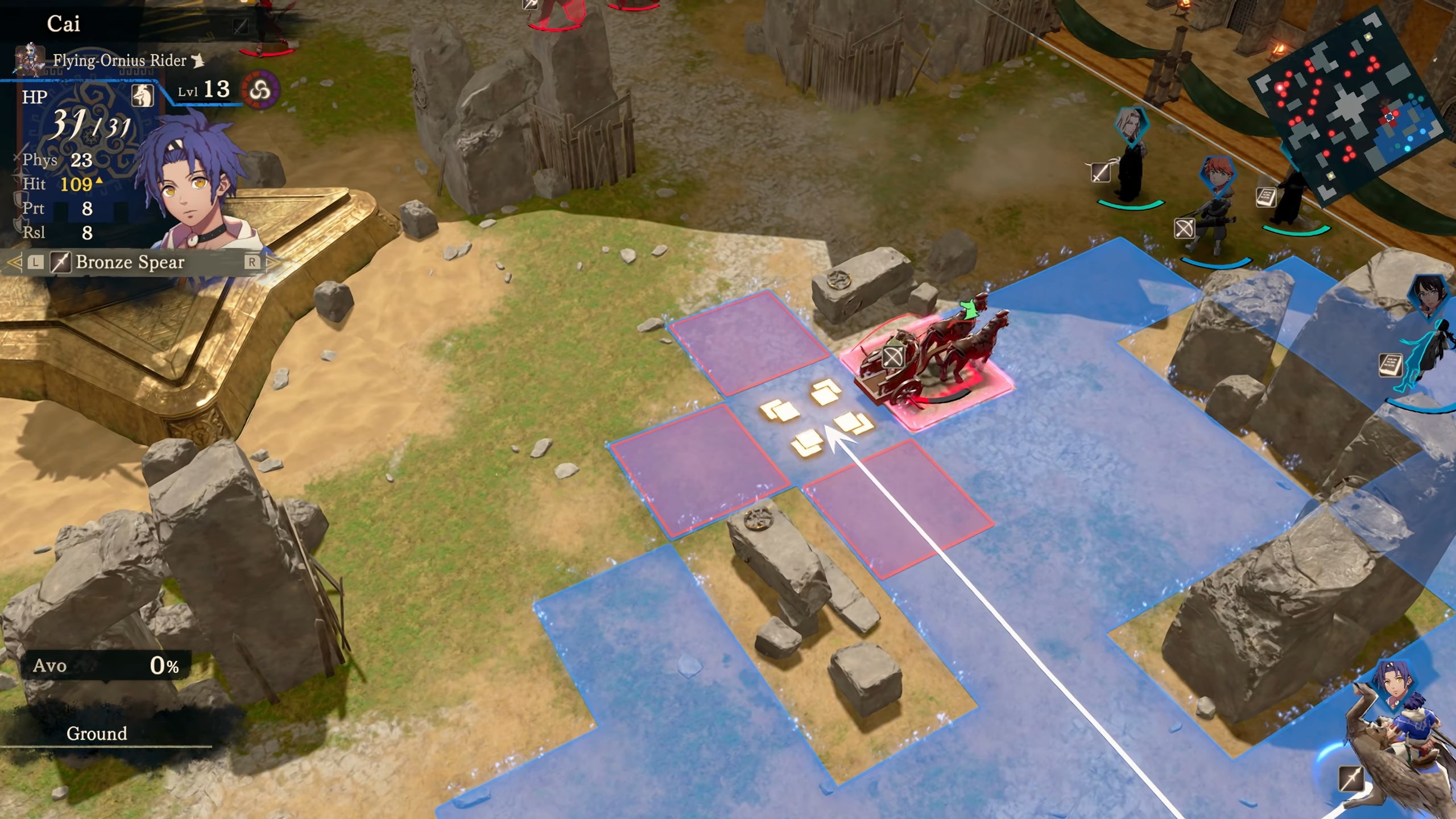Click the bow icon beside the red-haired ally
This screenshot has width=1456, height=819.
(x=1184, y=229)
